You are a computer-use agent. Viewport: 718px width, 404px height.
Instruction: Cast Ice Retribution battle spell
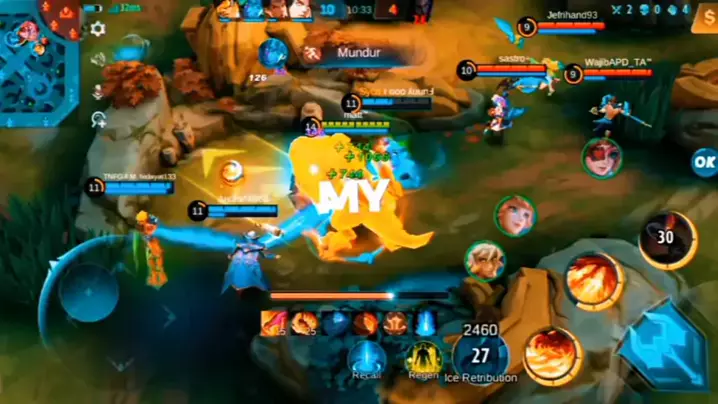480,357
